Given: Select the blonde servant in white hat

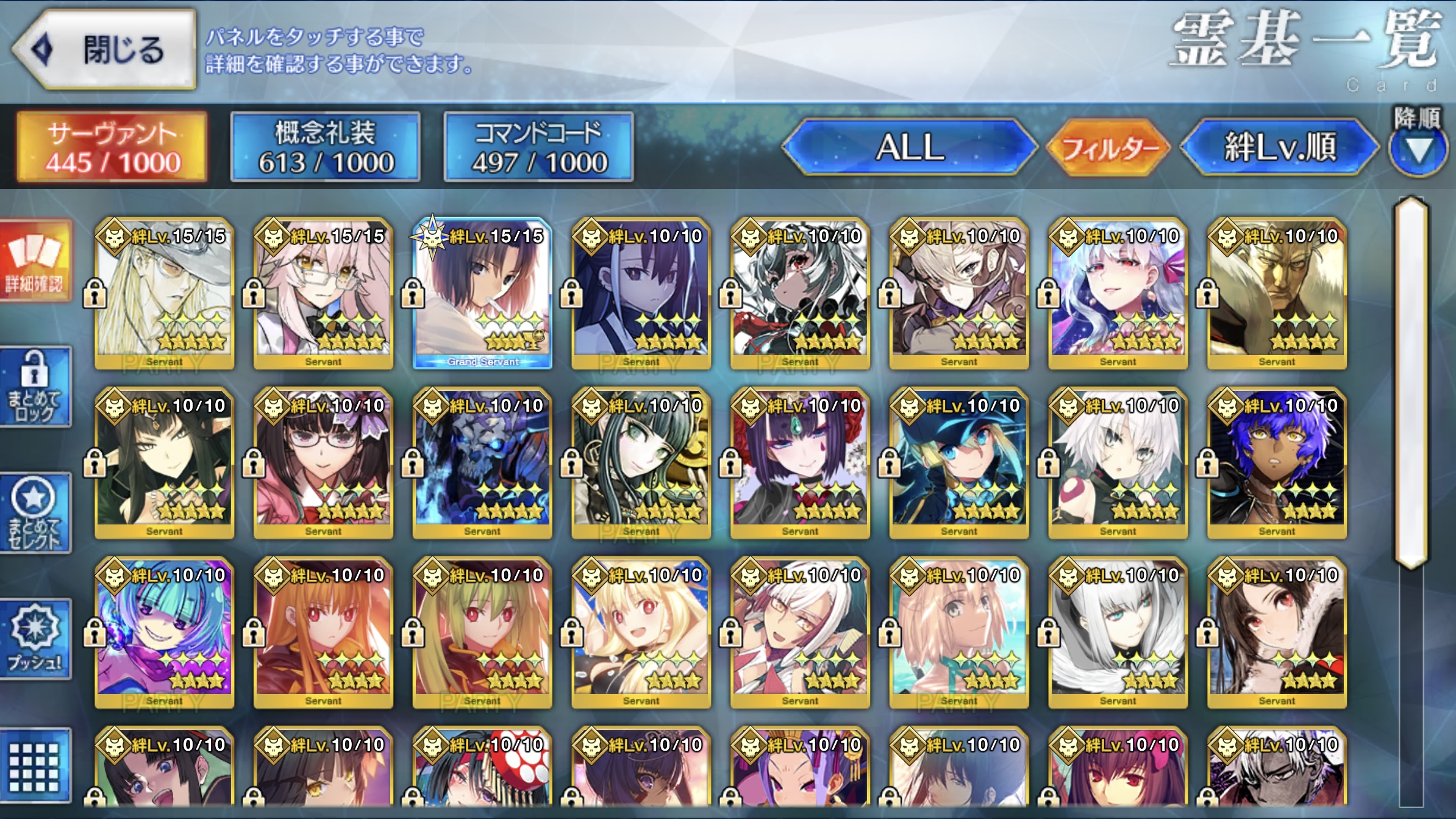Looking at the screenshot, I should [165, 294].
